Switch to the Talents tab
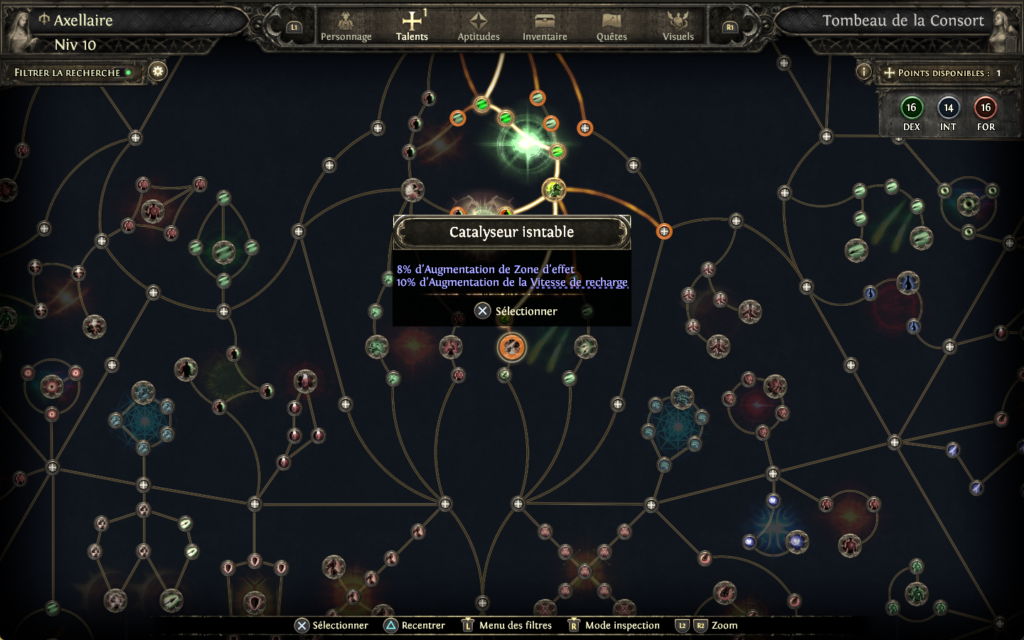The height and width of the screenshot is (640, 1024). [x=411, y=26]
